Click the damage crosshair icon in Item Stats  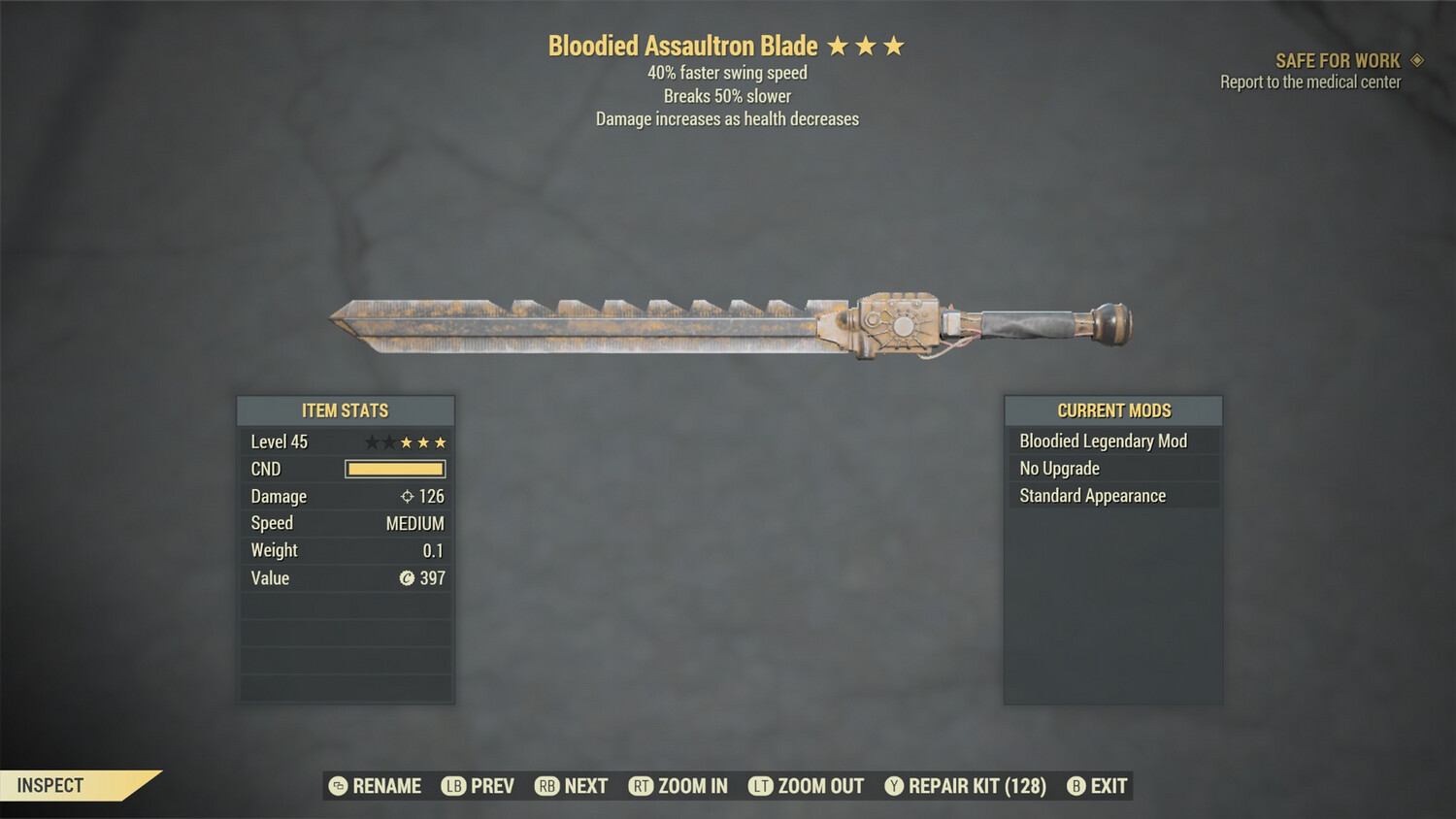[405, 496]
